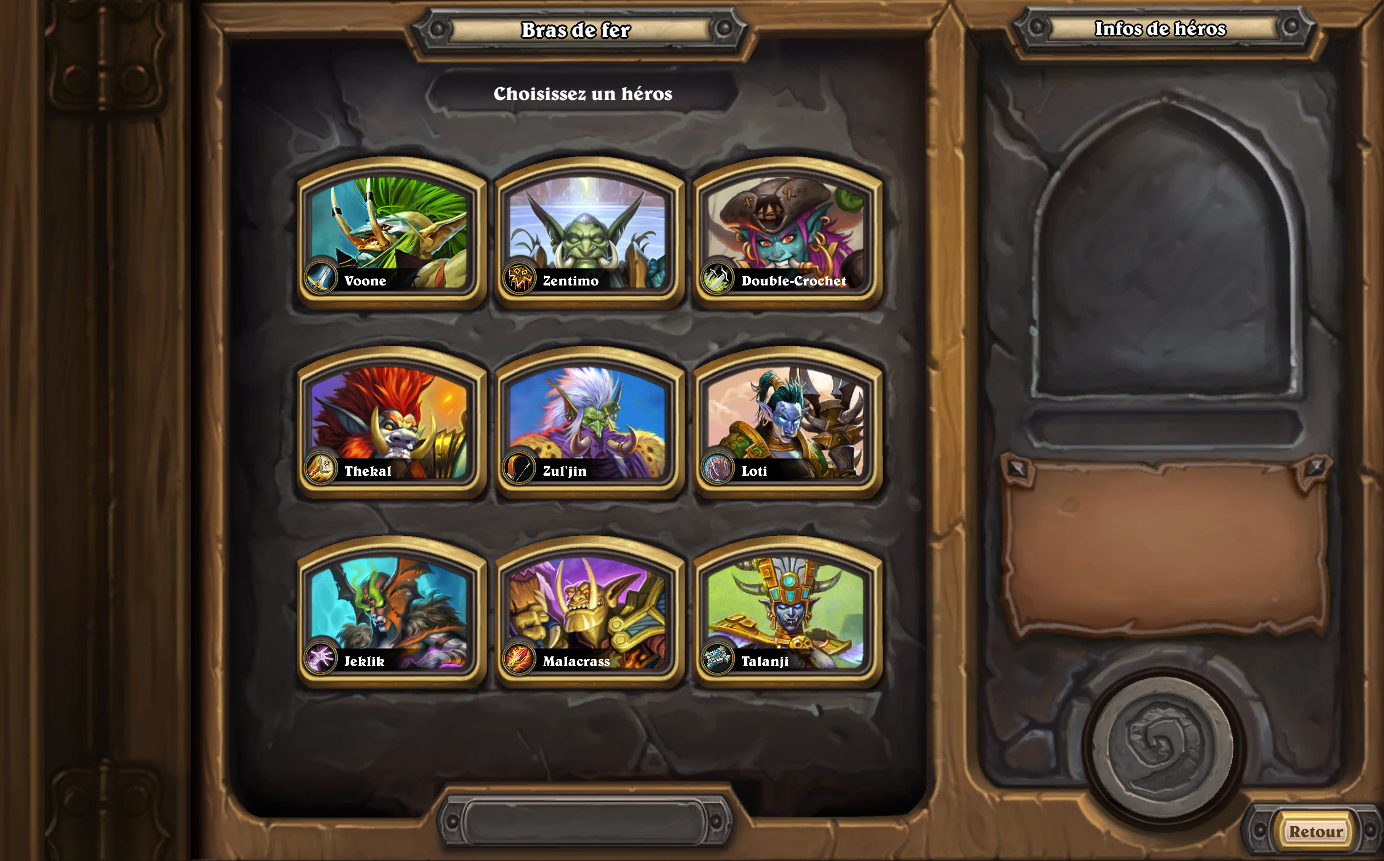1384x861 pixels.
Task: Select the hero Voone
Action: pos(389,230)
